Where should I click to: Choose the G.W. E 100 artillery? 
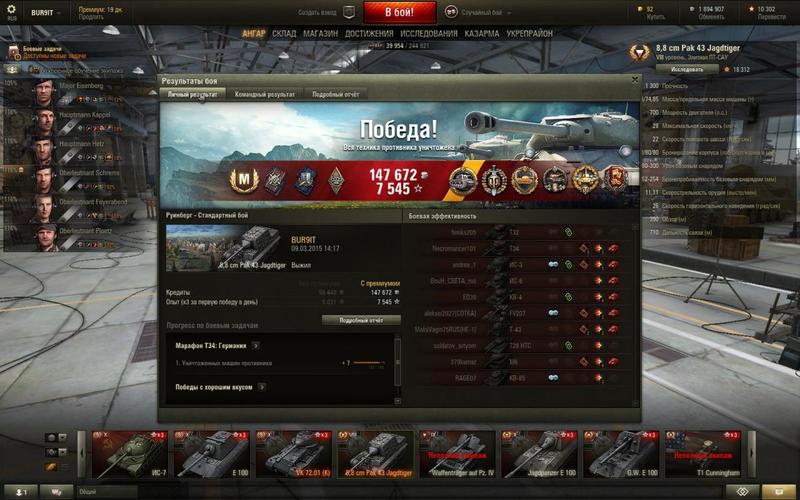point(621,455)
